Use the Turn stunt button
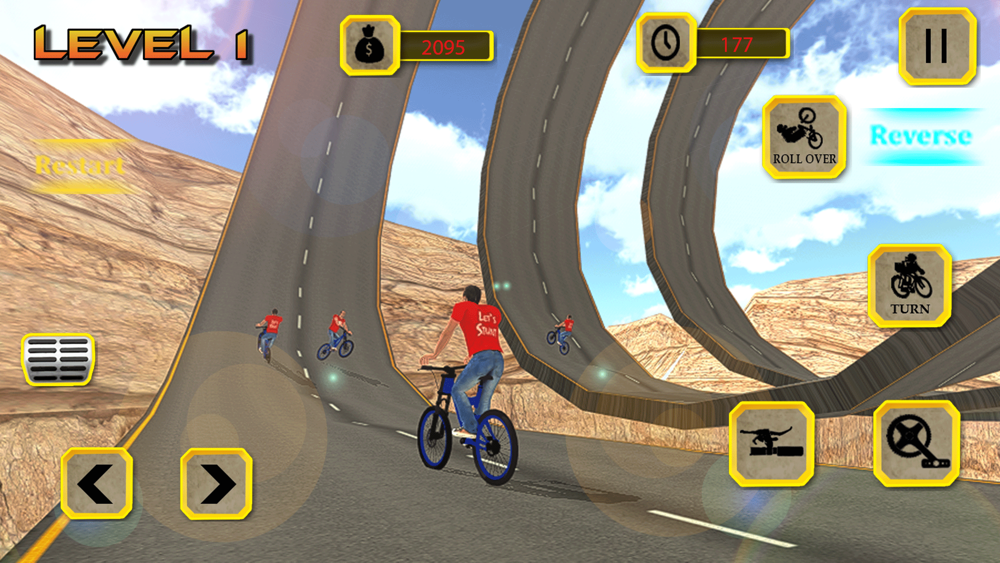 point(909,286)
